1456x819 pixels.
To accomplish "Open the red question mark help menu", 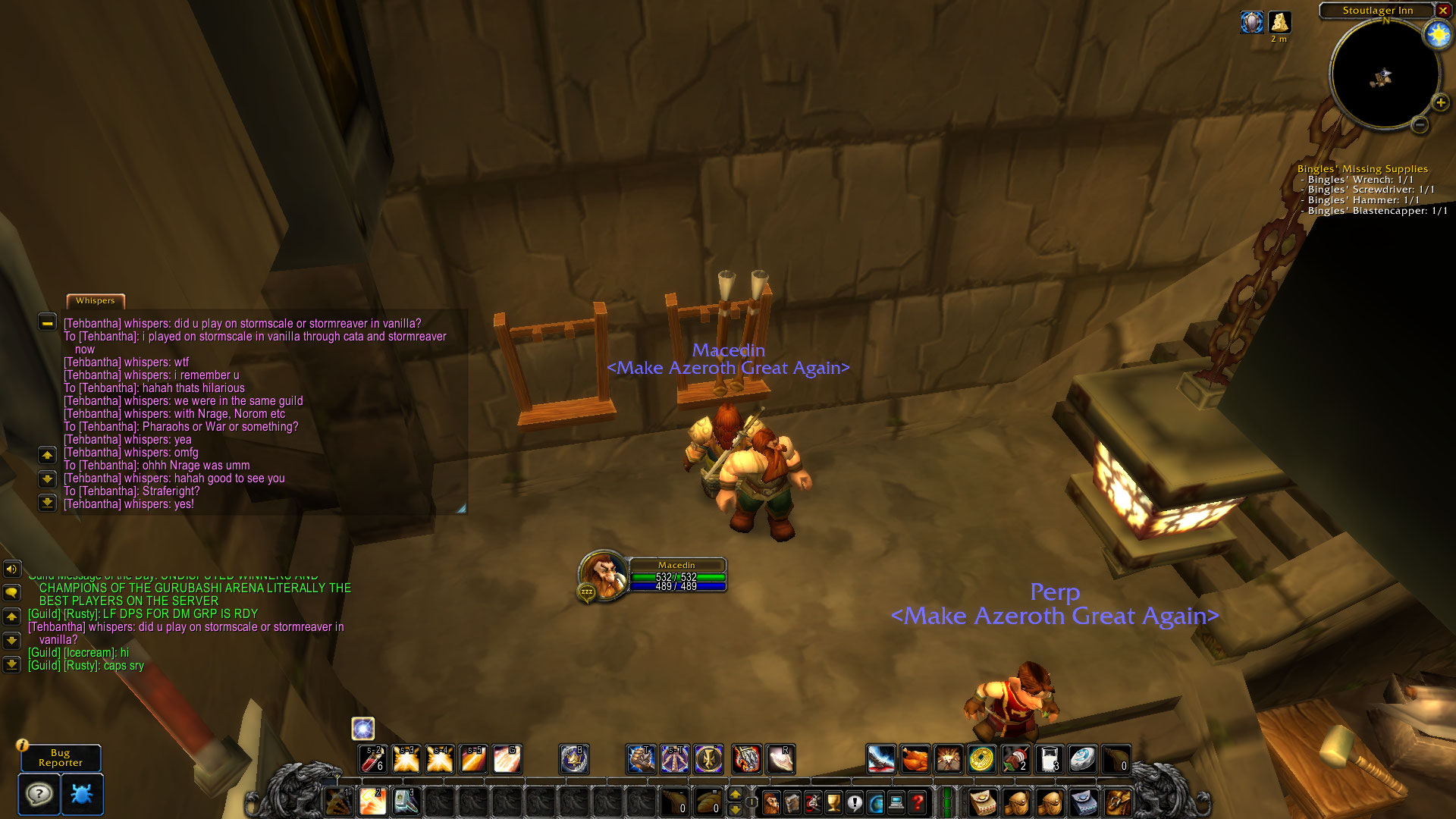I will pos(918,802).
